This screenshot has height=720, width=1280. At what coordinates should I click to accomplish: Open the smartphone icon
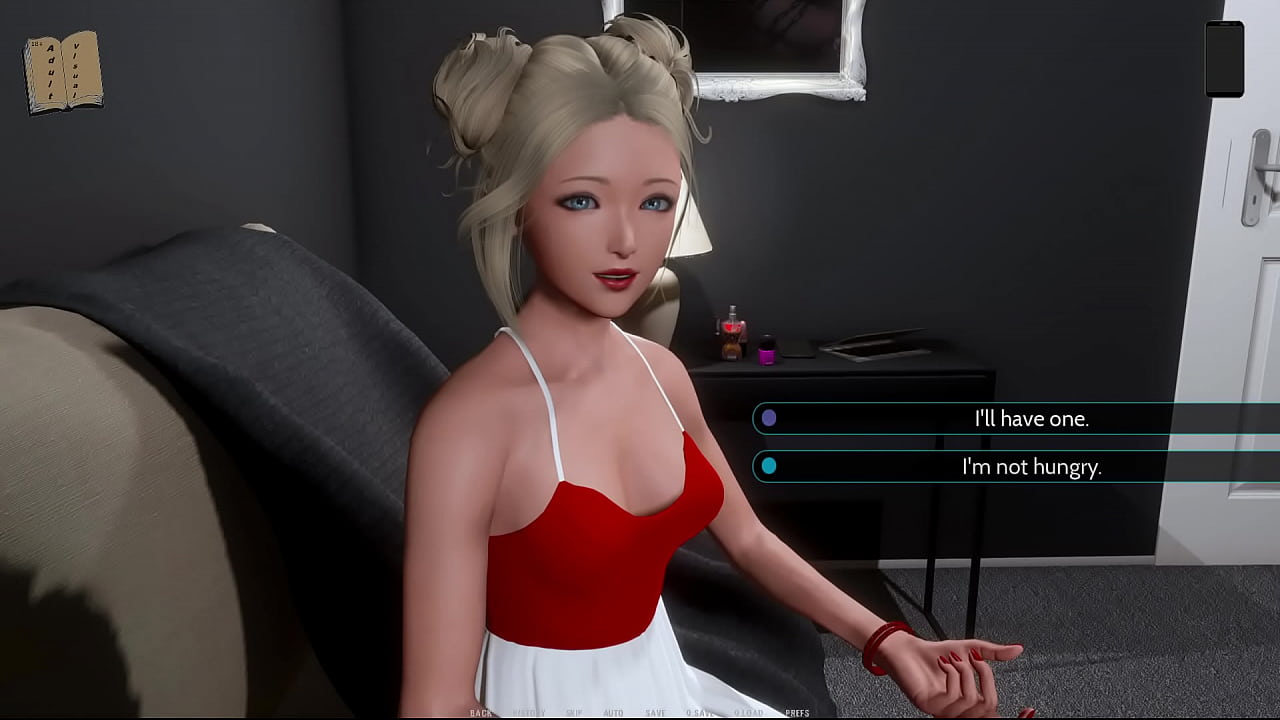coord(1224,59)
